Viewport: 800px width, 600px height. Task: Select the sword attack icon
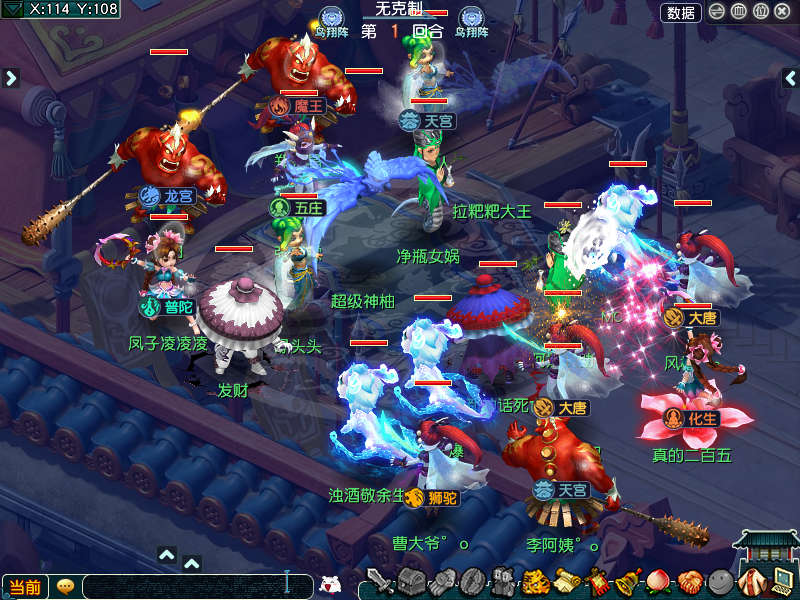point(380,581)
